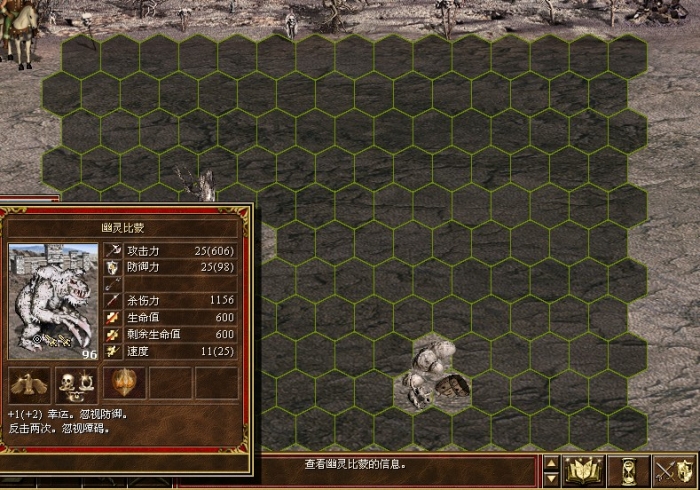Click the hourglass wait button
Screen dimensions: 700x490
coord(629,471)
